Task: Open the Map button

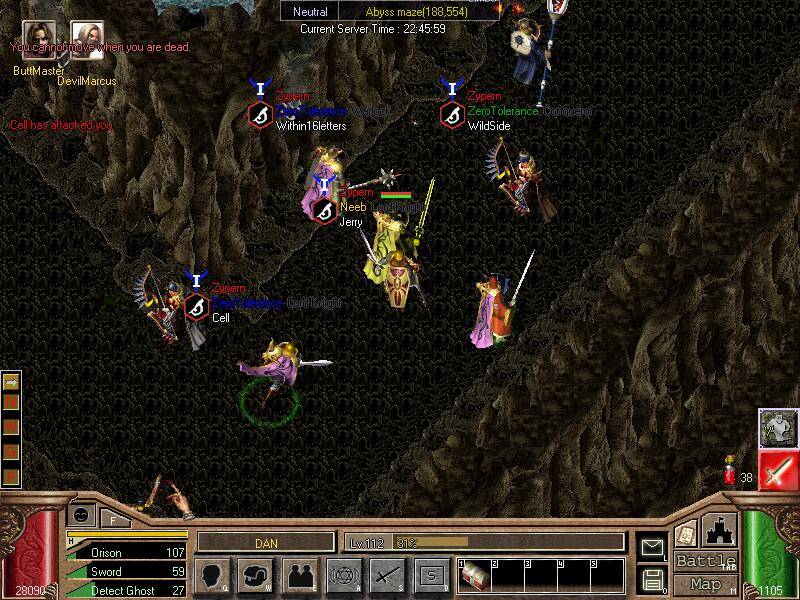Action: coord(705,584)
